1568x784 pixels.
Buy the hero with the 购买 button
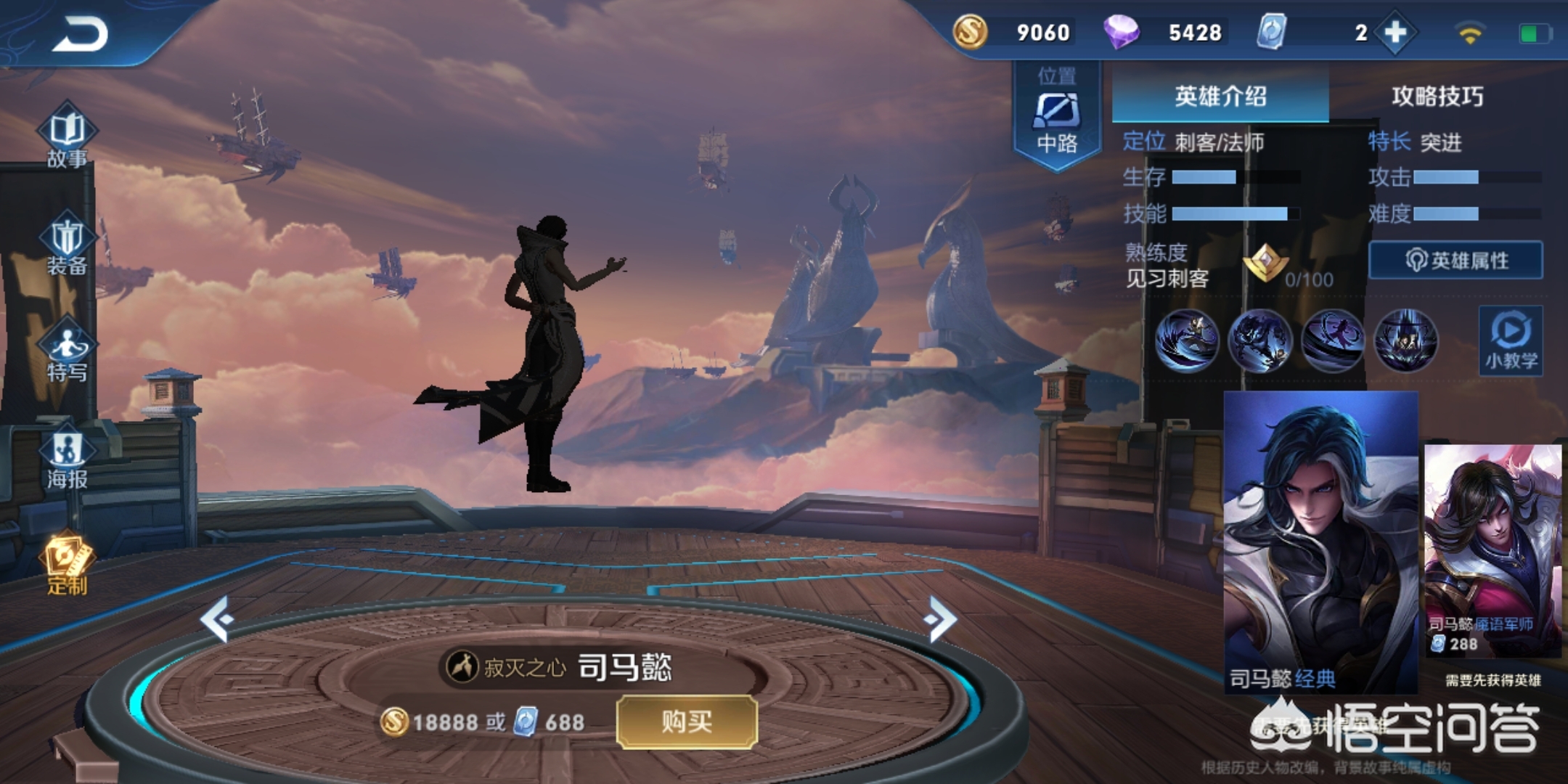(x=687, y=722)
